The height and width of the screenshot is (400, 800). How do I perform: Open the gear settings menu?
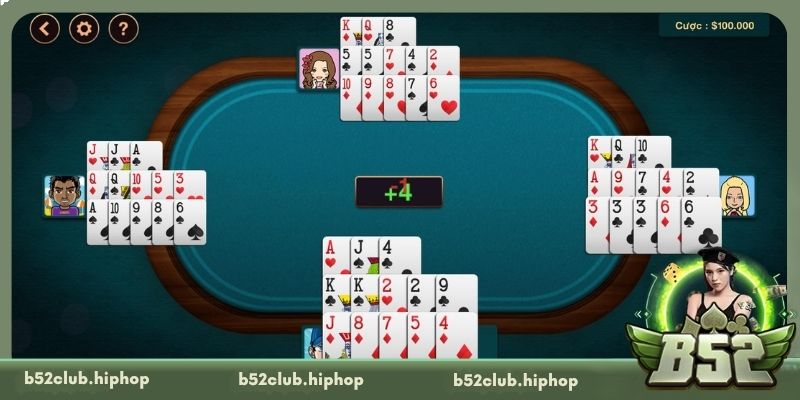pyautogui.click(x=84, y=29)
